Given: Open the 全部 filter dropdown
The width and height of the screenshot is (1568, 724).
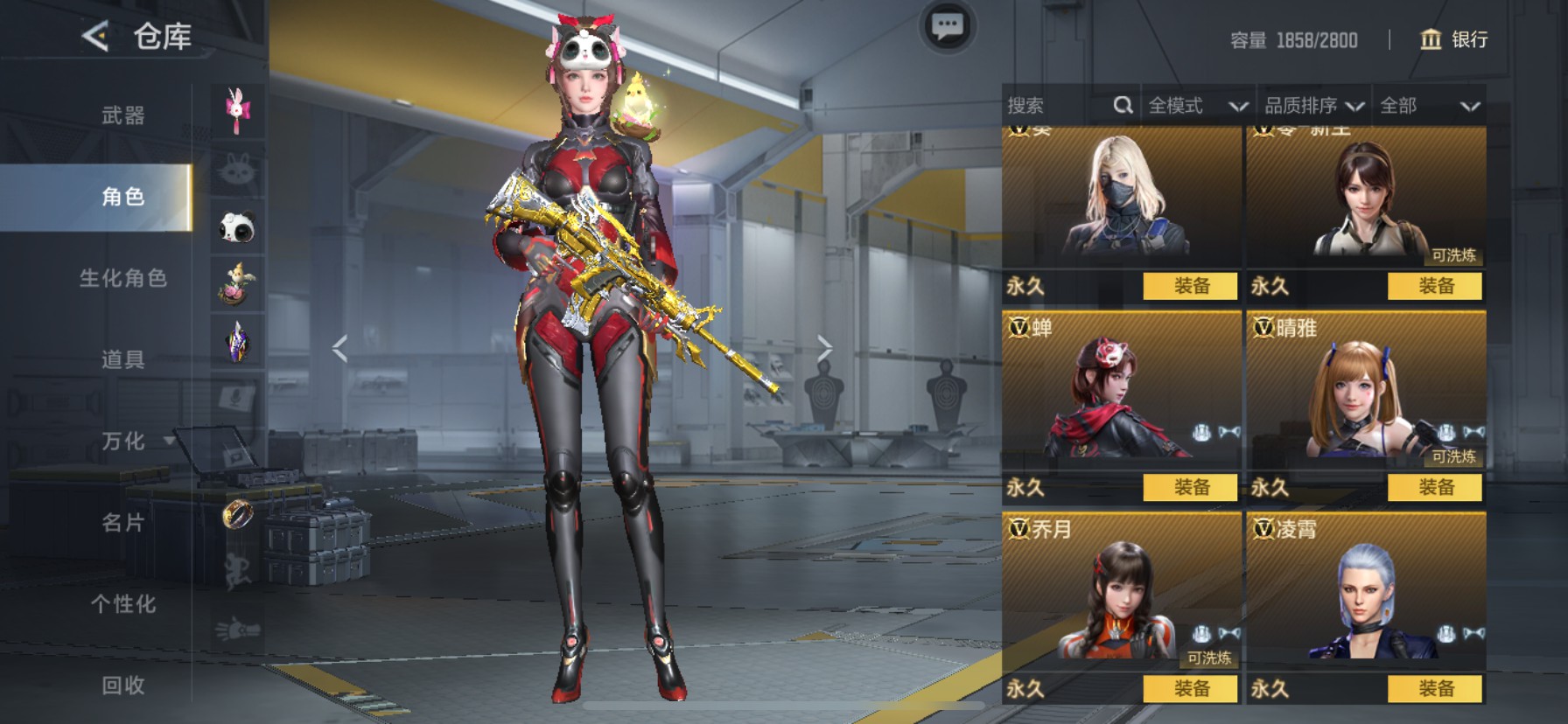Looking at the screenshot, I should point(1429,106).
